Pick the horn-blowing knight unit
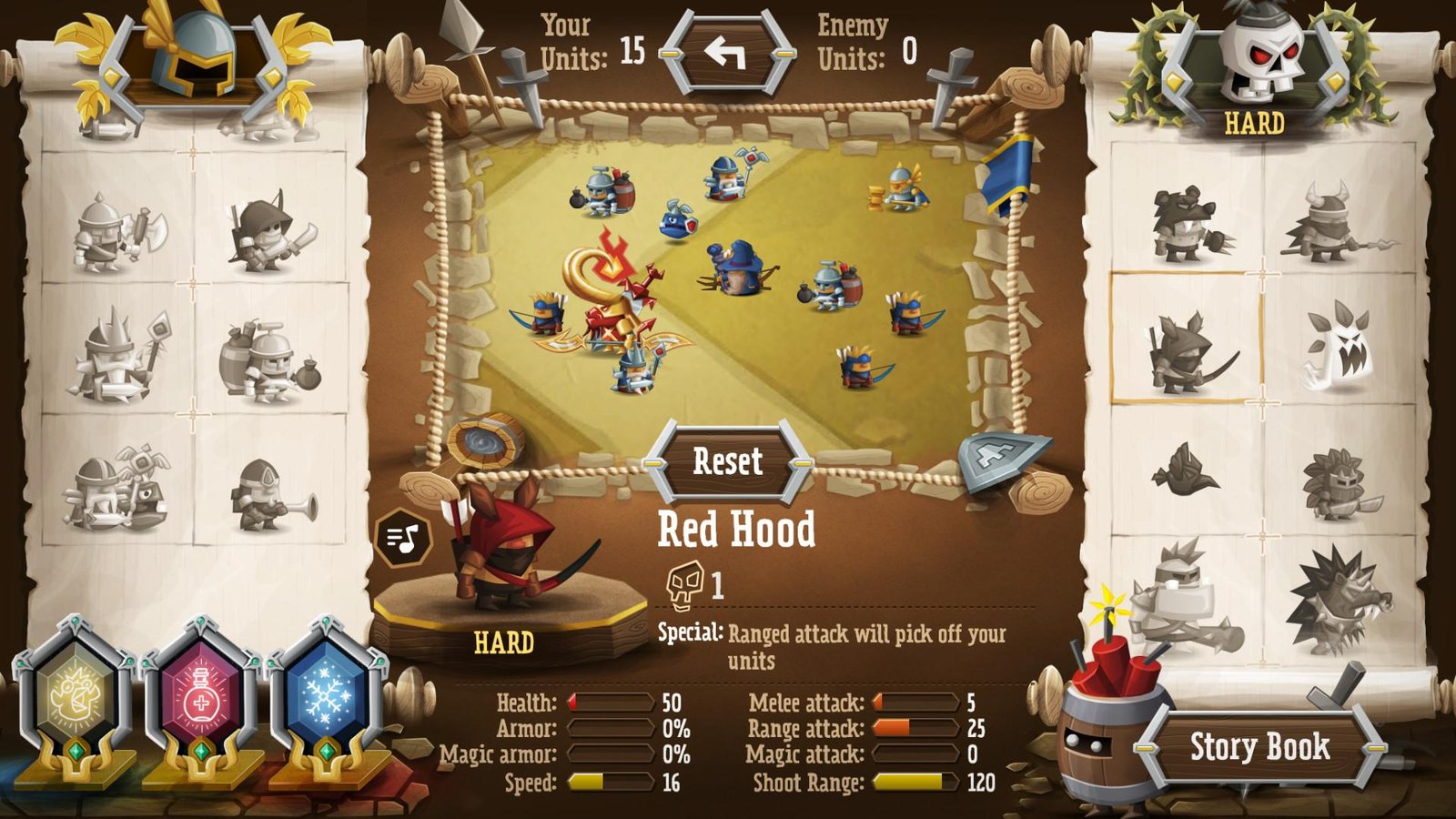1456x819 pixels. (270, 496)
